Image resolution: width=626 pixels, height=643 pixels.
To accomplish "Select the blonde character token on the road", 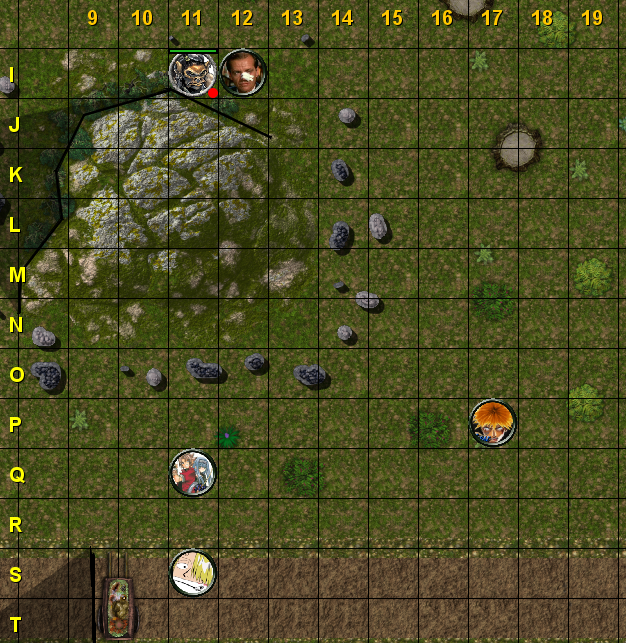I will coord(192,573).
